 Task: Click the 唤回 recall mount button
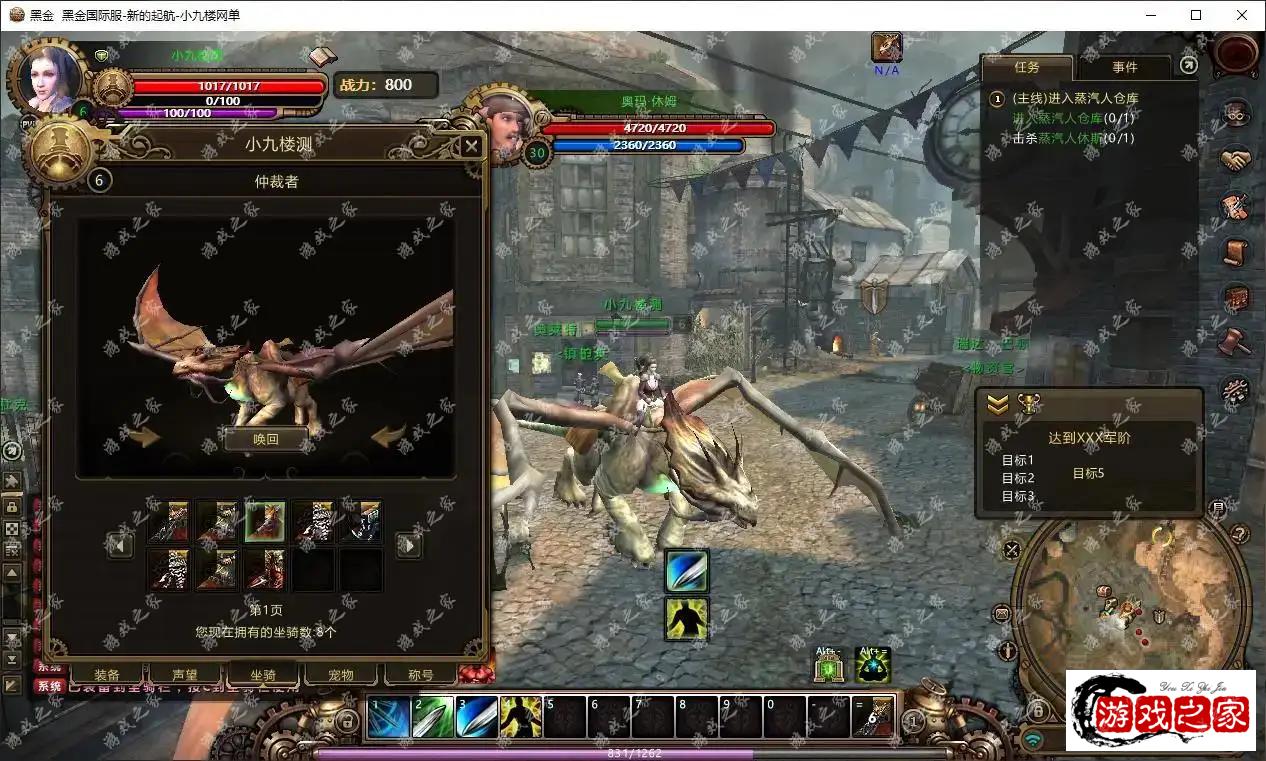[265, 439]
